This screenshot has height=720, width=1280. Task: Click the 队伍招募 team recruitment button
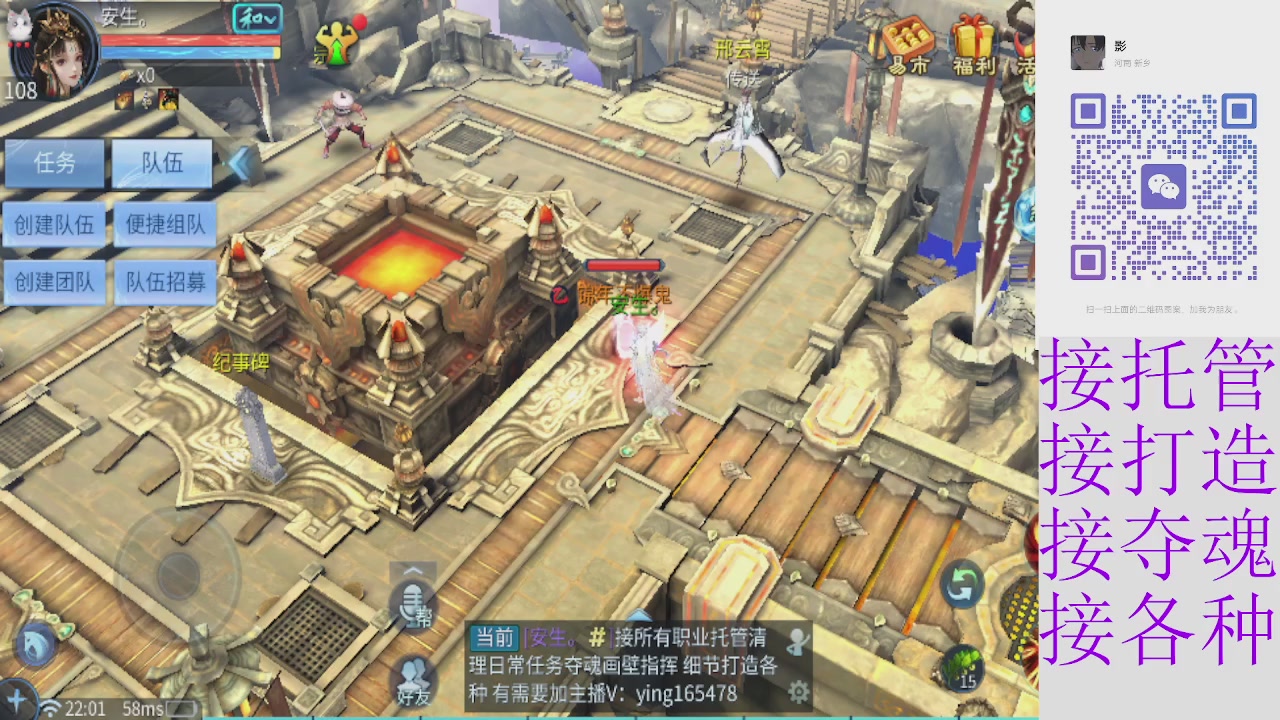pos(163,283)
